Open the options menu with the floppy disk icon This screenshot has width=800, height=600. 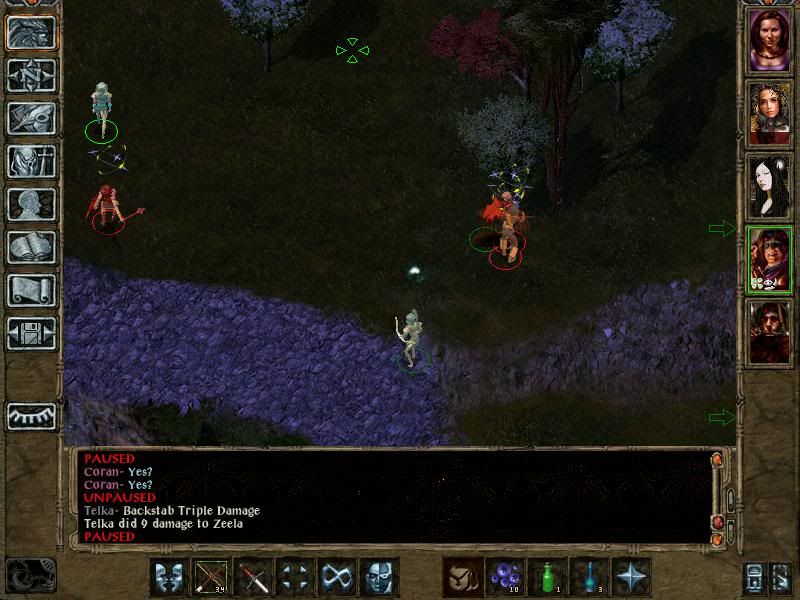click(31, 333)
